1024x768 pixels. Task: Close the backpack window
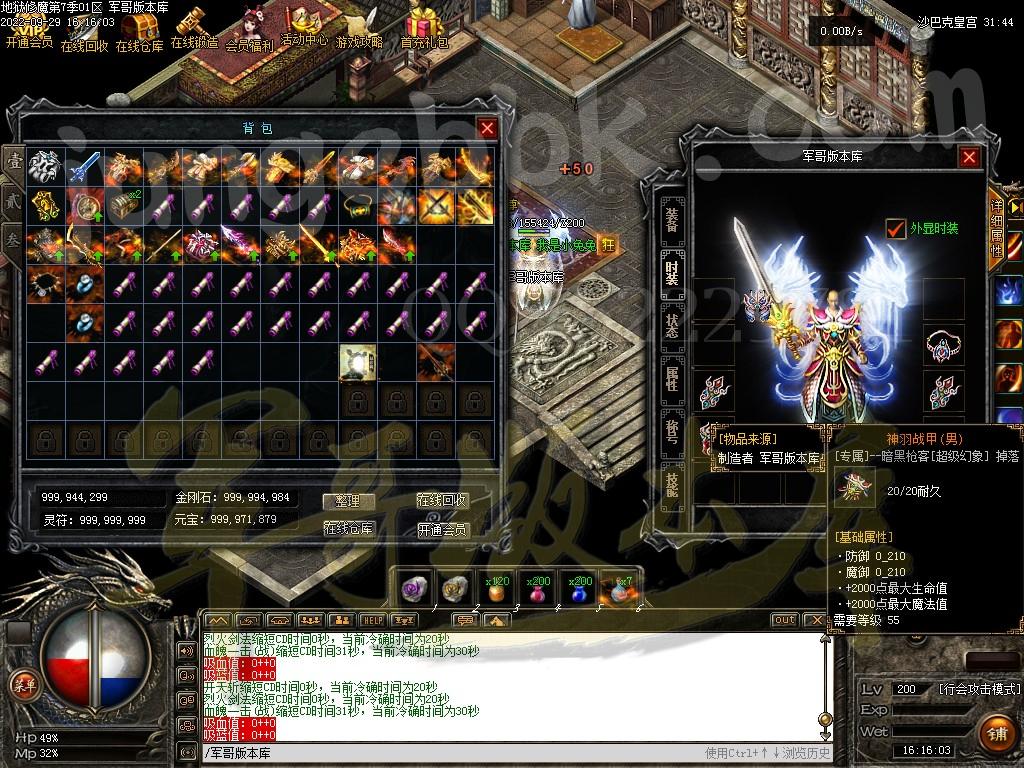point(487,128)
